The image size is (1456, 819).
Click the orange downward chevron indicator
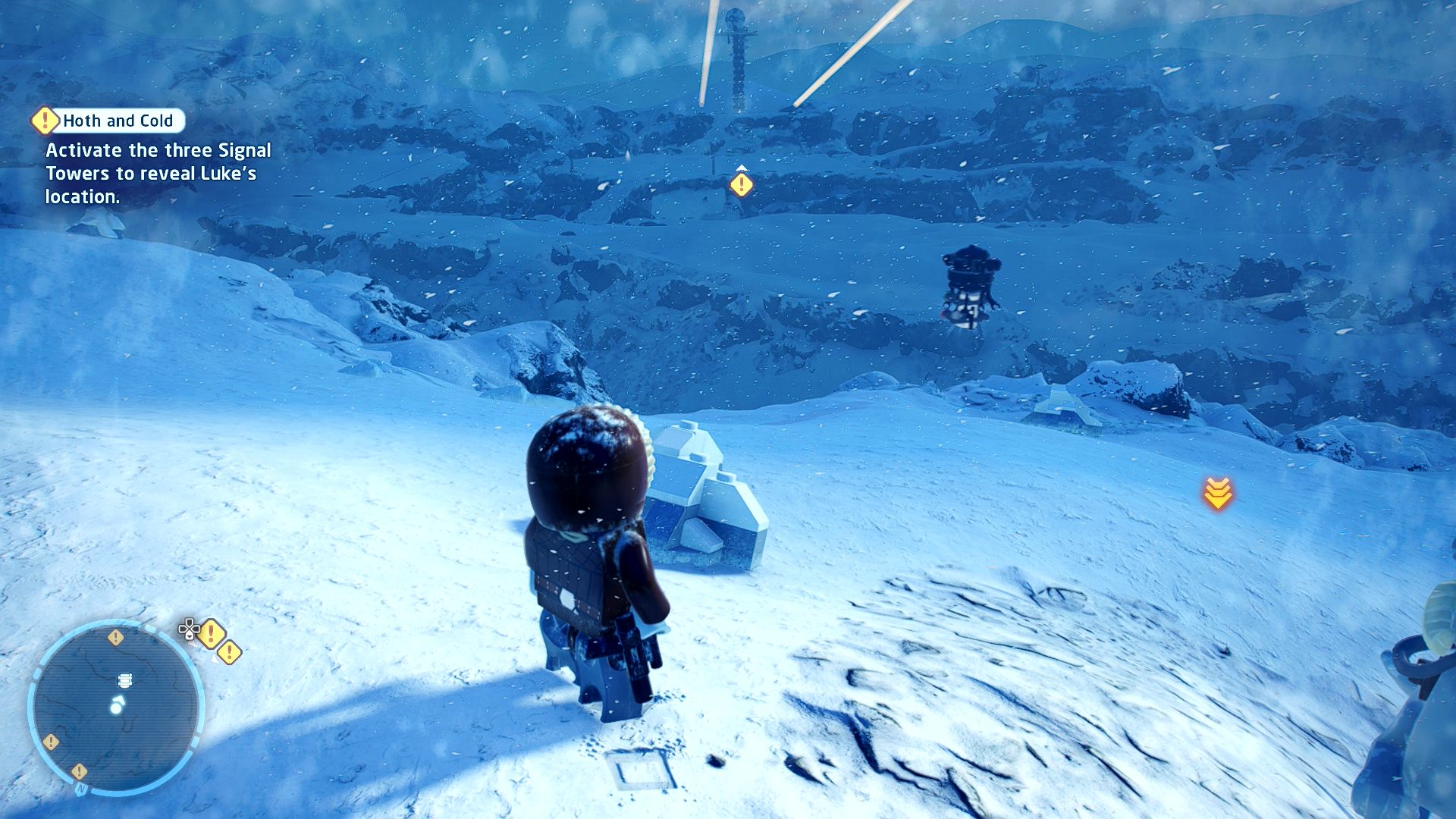(x=1217, y=493)
